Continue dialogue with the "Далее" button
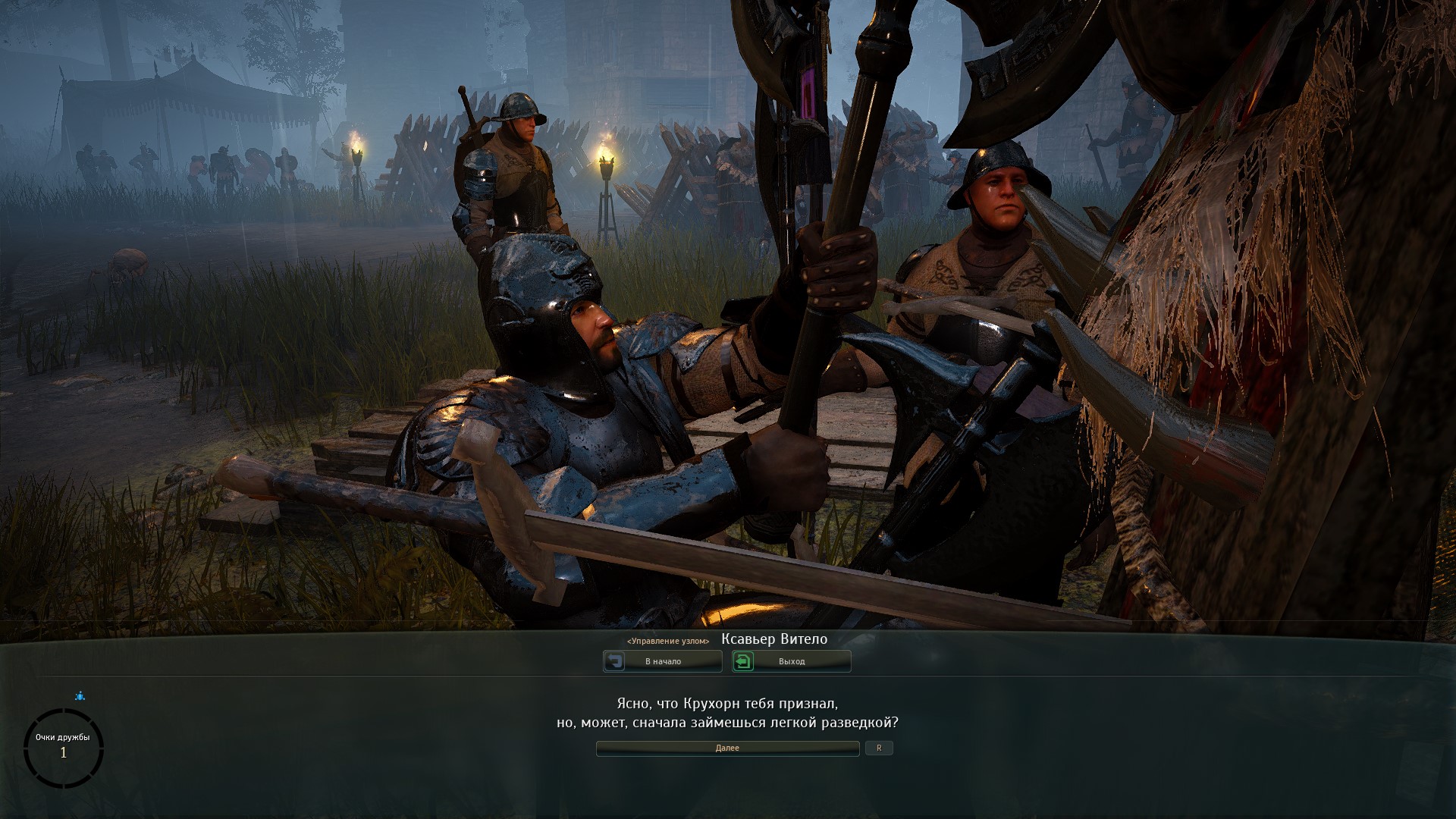 pyautogui.click(x=727, y=748)
